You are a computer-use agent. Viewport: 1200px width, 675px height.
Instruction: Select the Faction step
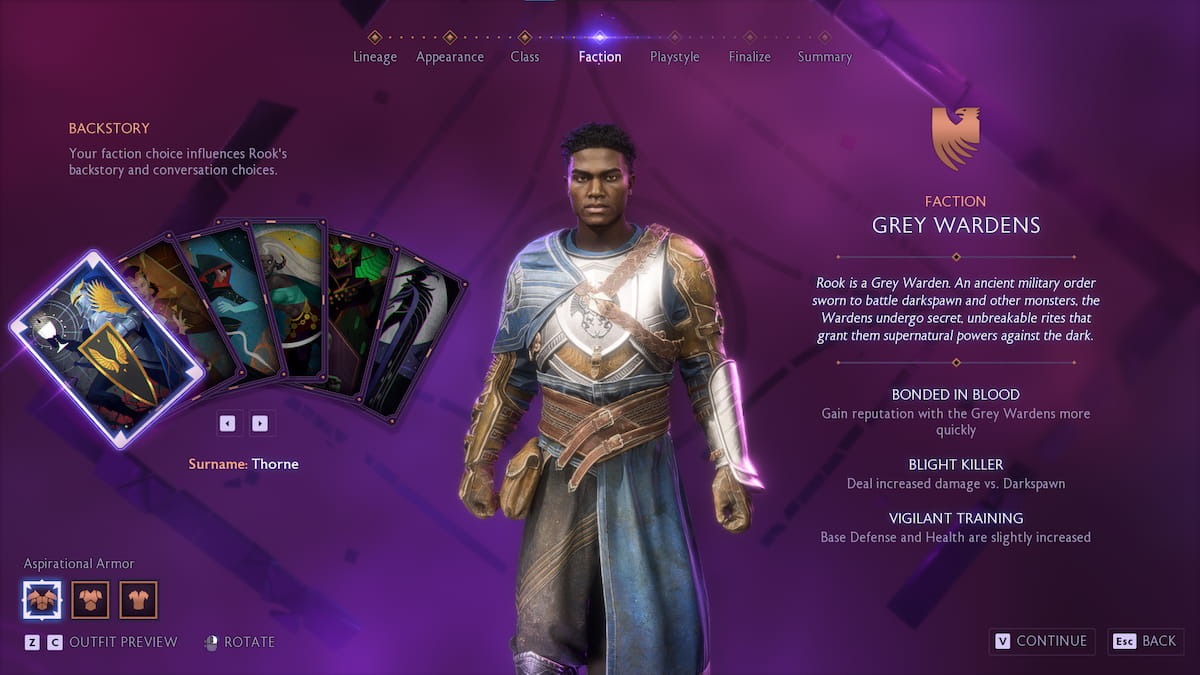pos(600,56)
